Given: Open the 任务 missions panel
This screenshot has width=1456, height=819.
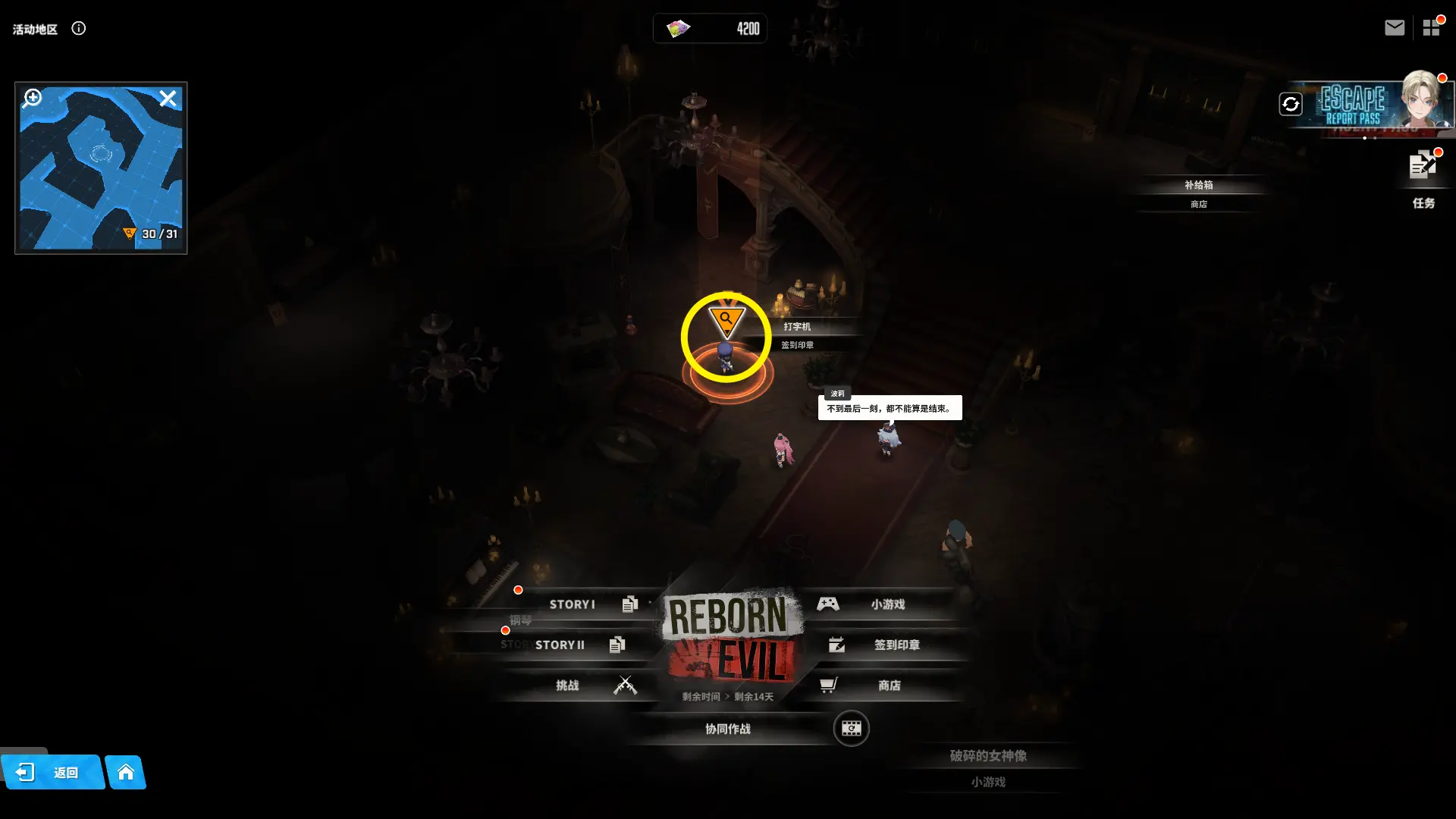Looking at the screenshot, I should pyautogui.click(x=1423, y=180).
